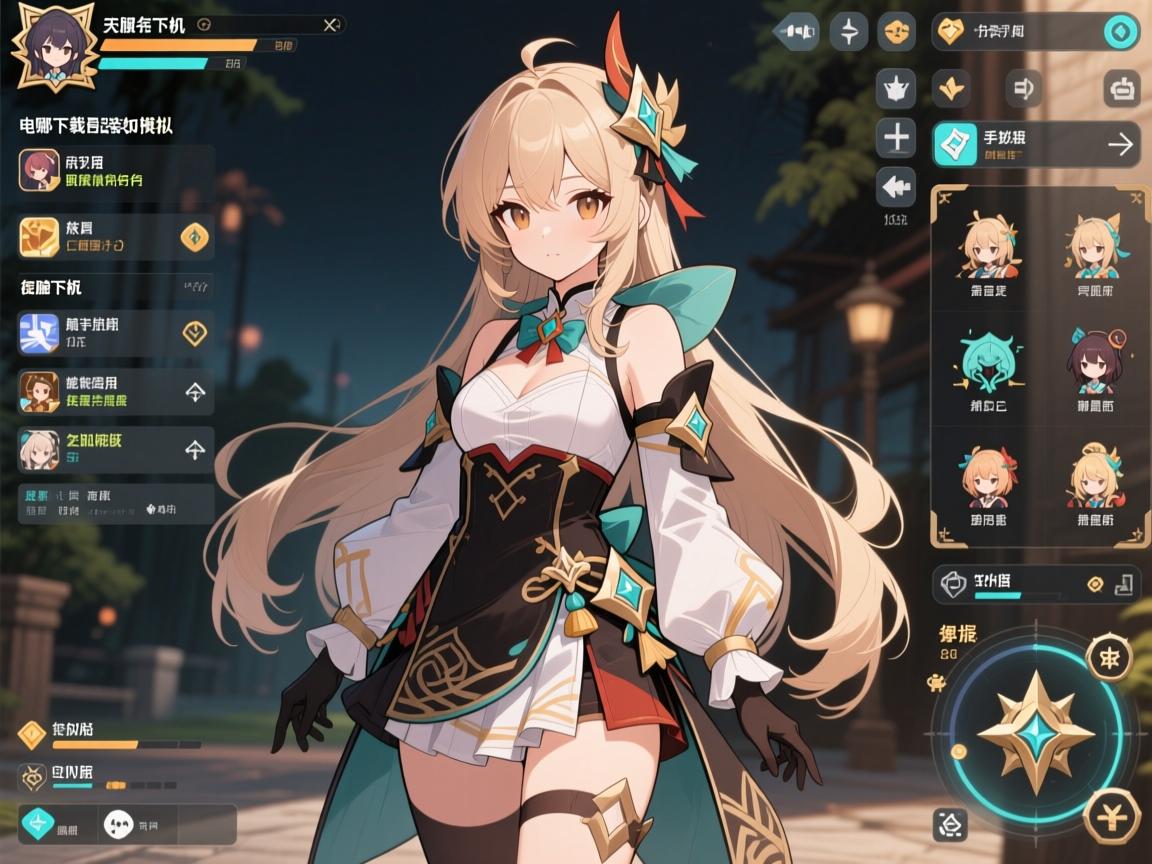Open the robot head icon button
Viewport: 1152px width, 864px height.
(1121, 89)
